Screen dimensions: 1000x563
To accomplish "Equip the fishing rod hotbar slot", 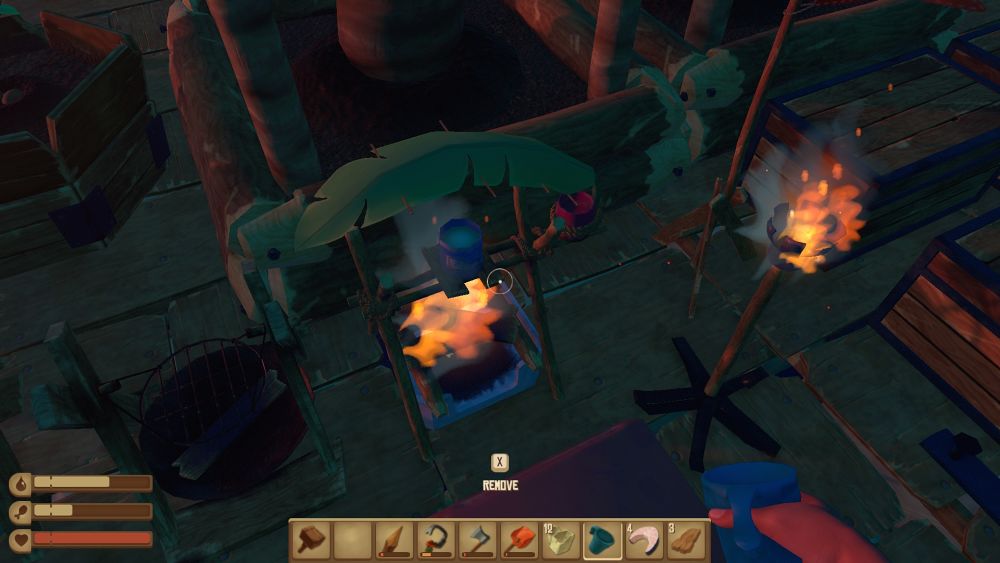I will pyautogui.click(x=435, y=541).
